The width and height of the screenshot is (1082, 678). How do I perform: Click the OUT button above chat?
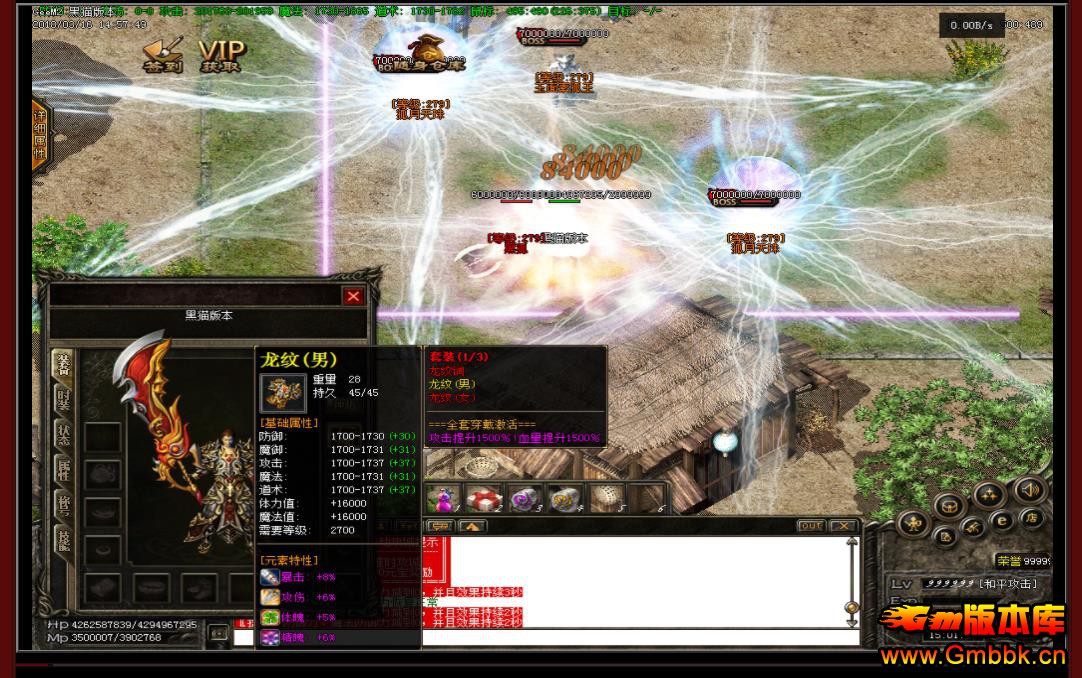(811, 526)
